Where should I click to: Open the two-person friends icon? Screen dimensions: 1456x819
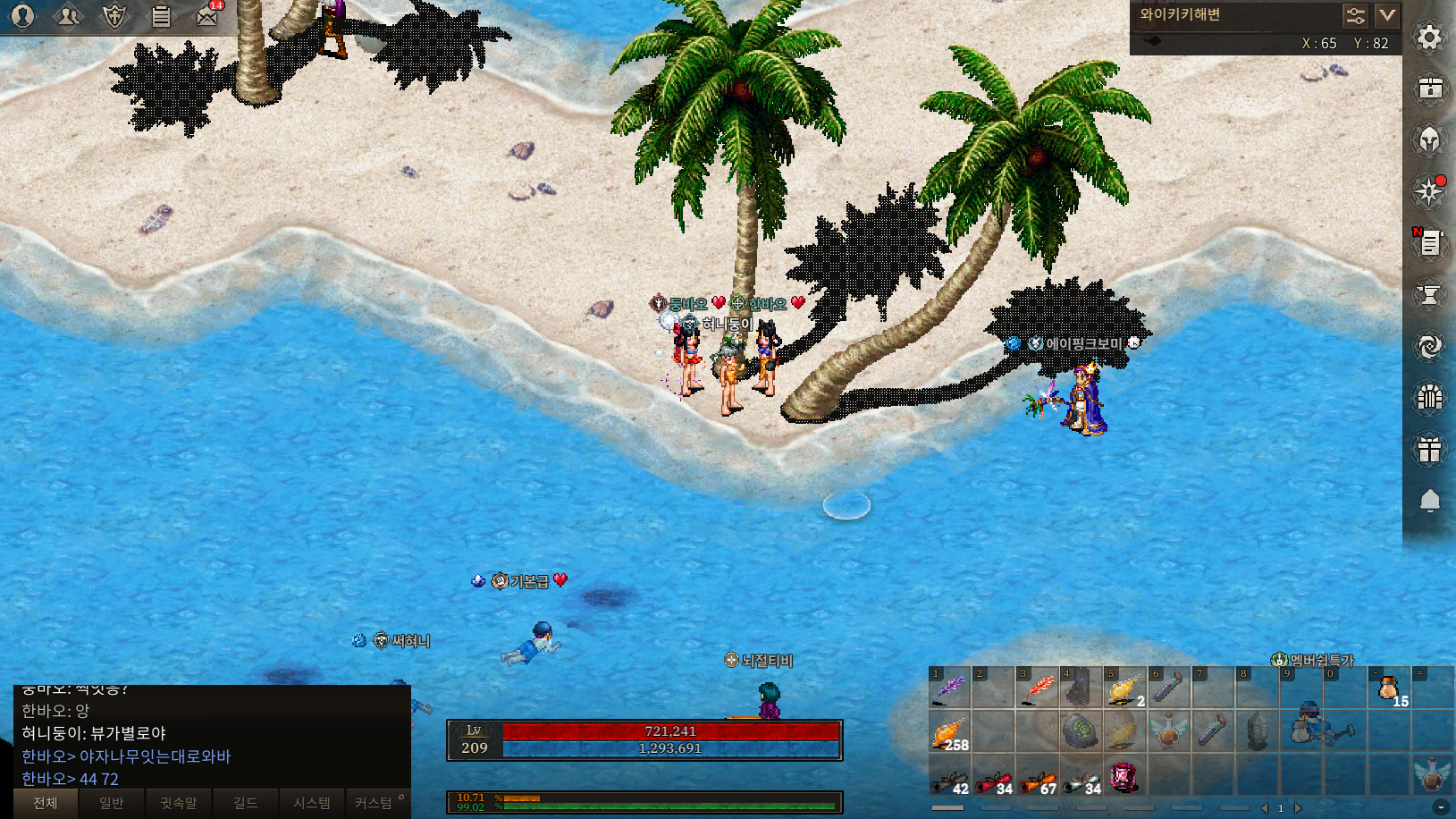point(68,16)
